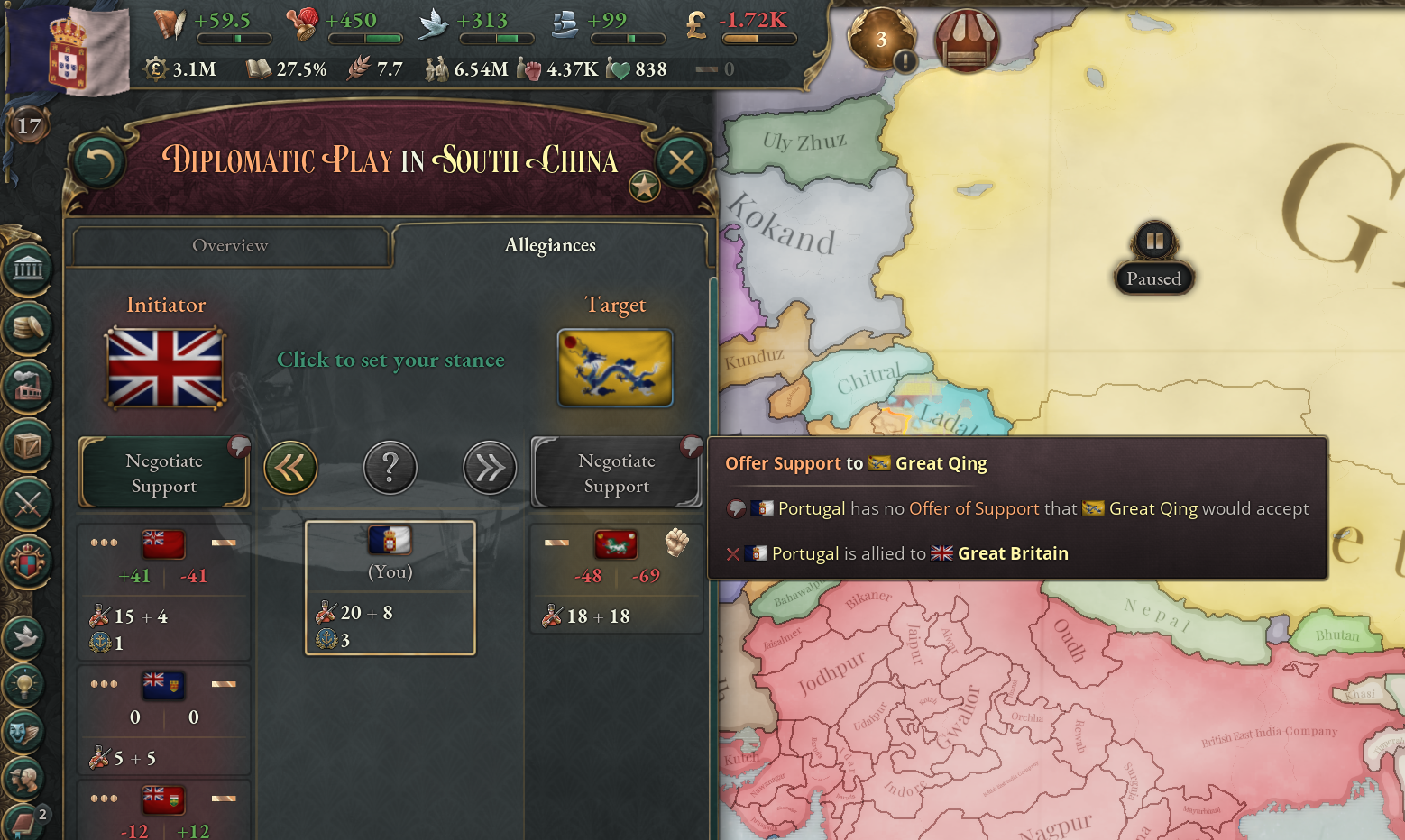Open the Markets awning icon at top right
The height and width of the screenshot is (840, 1405).
966,40
